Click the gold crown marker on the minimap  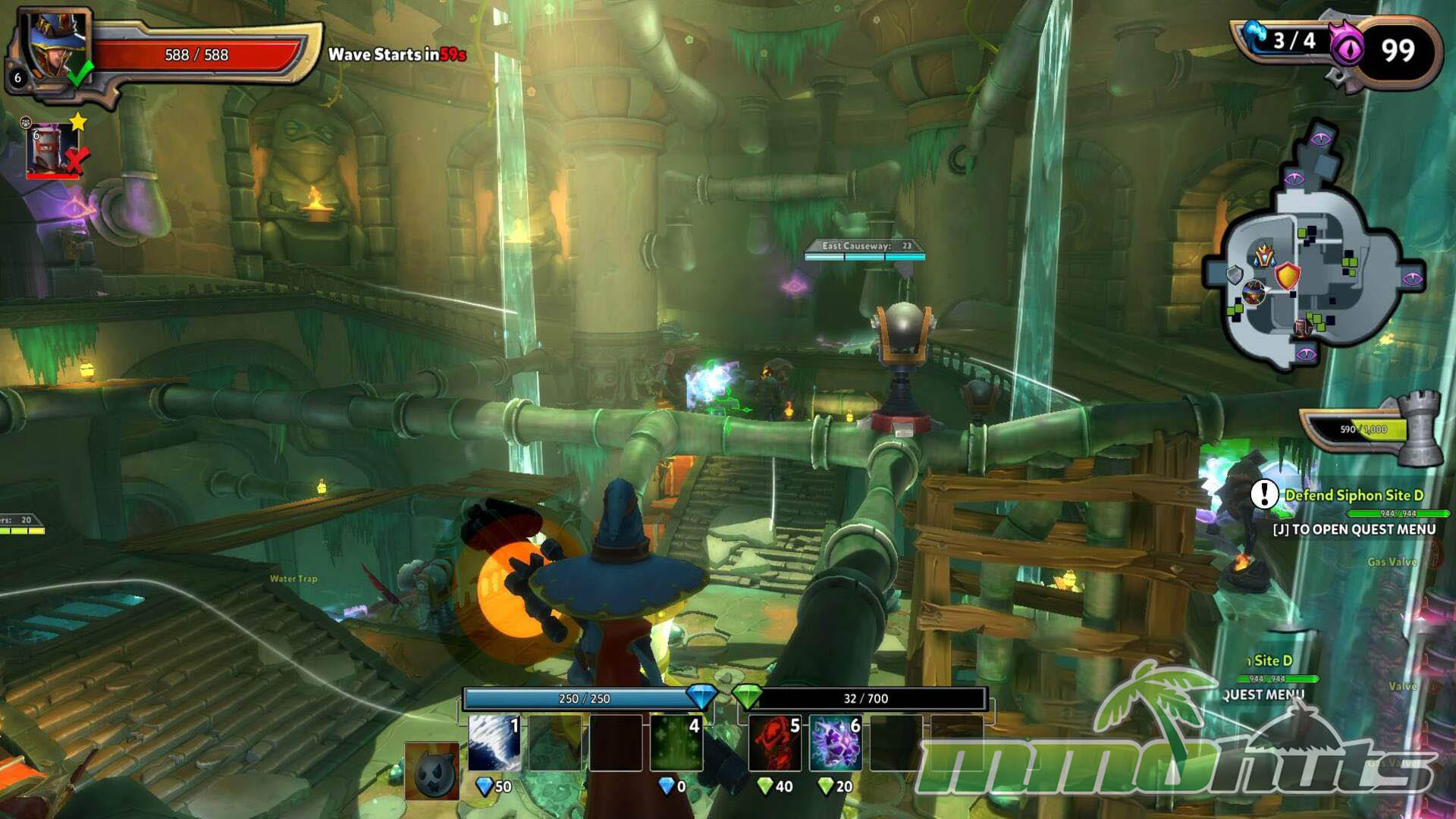(x=1264, y=255)
